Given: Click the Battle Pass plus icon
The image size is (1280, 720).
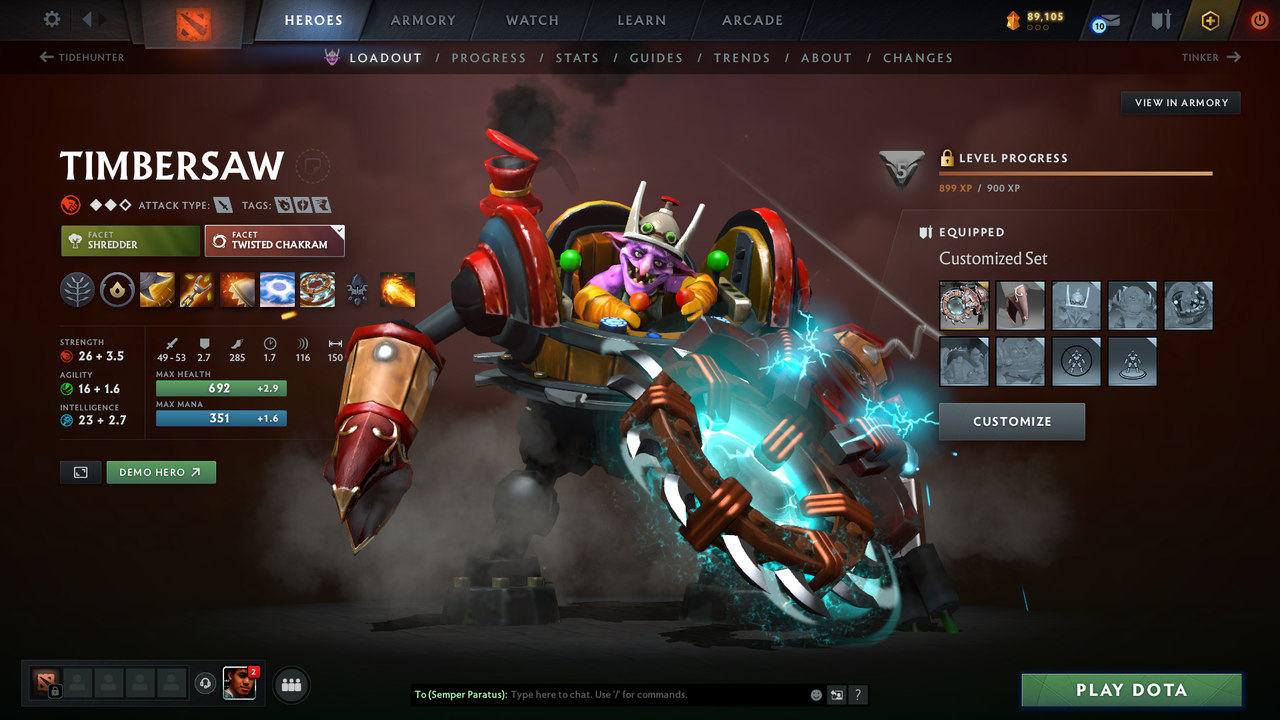Looking at the screenshot, I should [1210, 20].
